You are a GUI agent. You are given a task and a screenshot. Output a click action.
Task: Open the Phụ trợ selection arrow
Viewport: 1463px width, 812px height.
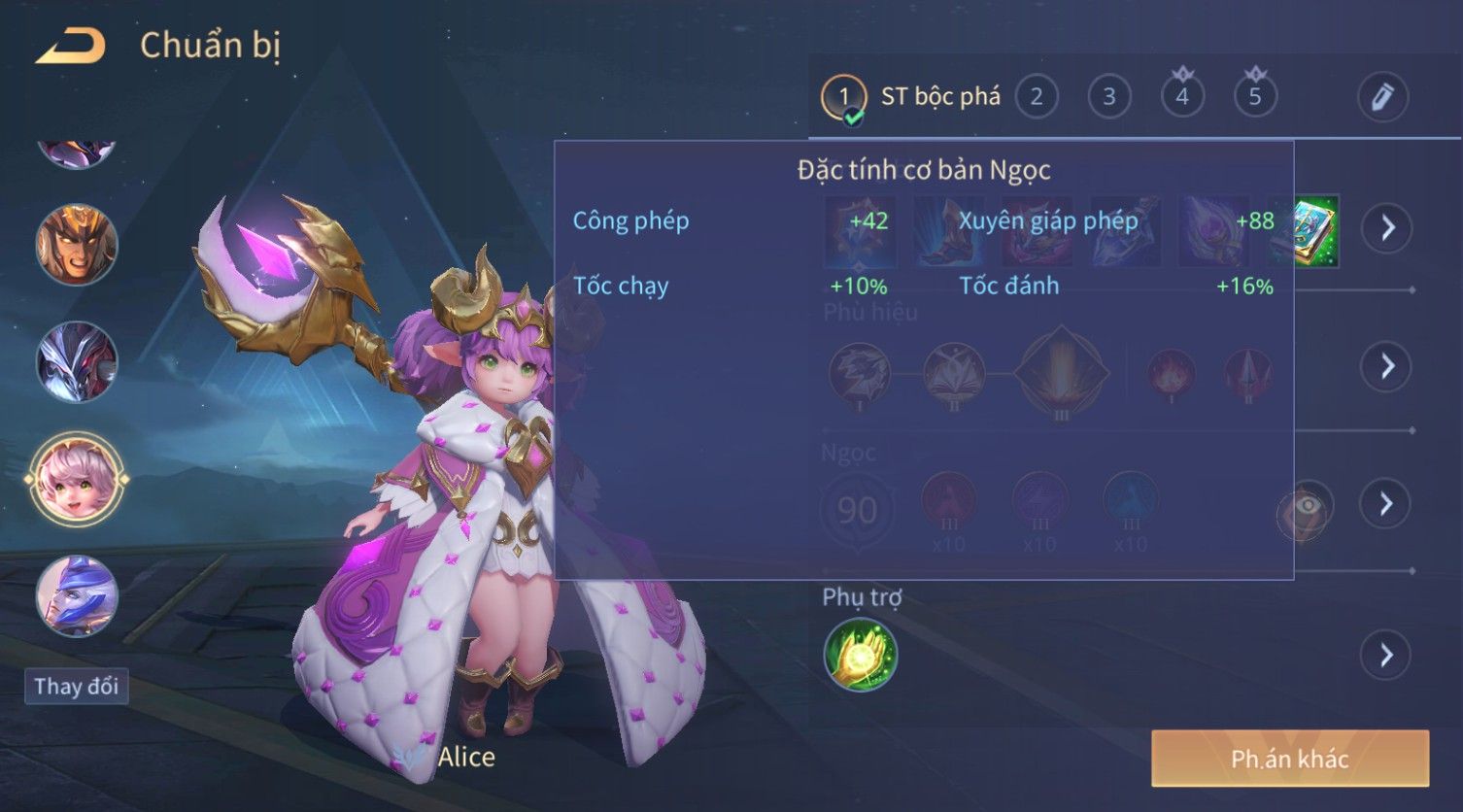tap(1386, 656)
